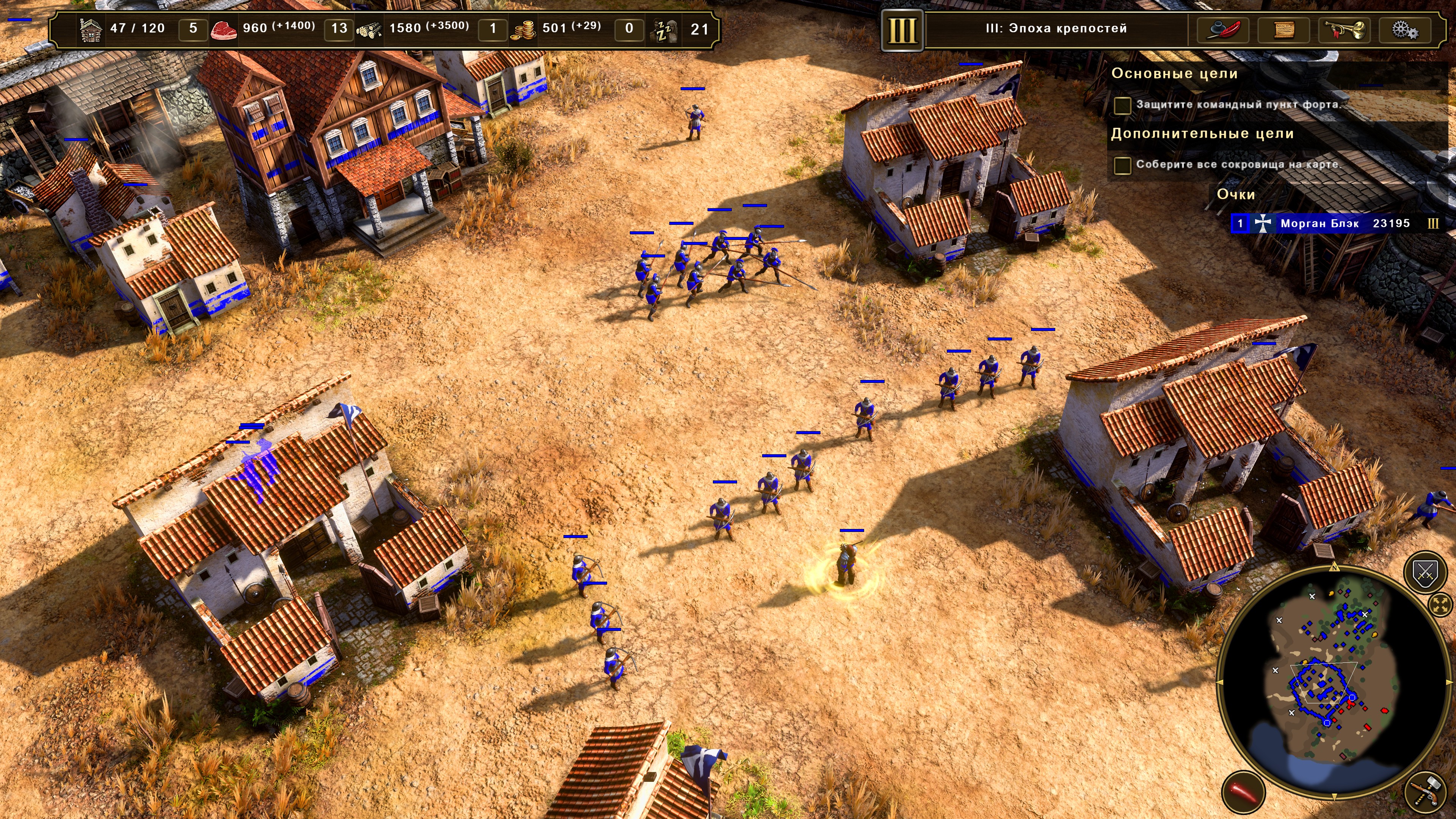The width and height of the screenshot is (1456, 819).
Task: Click the wood logs resource icon
Action: pyautogui.click(x=369, y=30)
